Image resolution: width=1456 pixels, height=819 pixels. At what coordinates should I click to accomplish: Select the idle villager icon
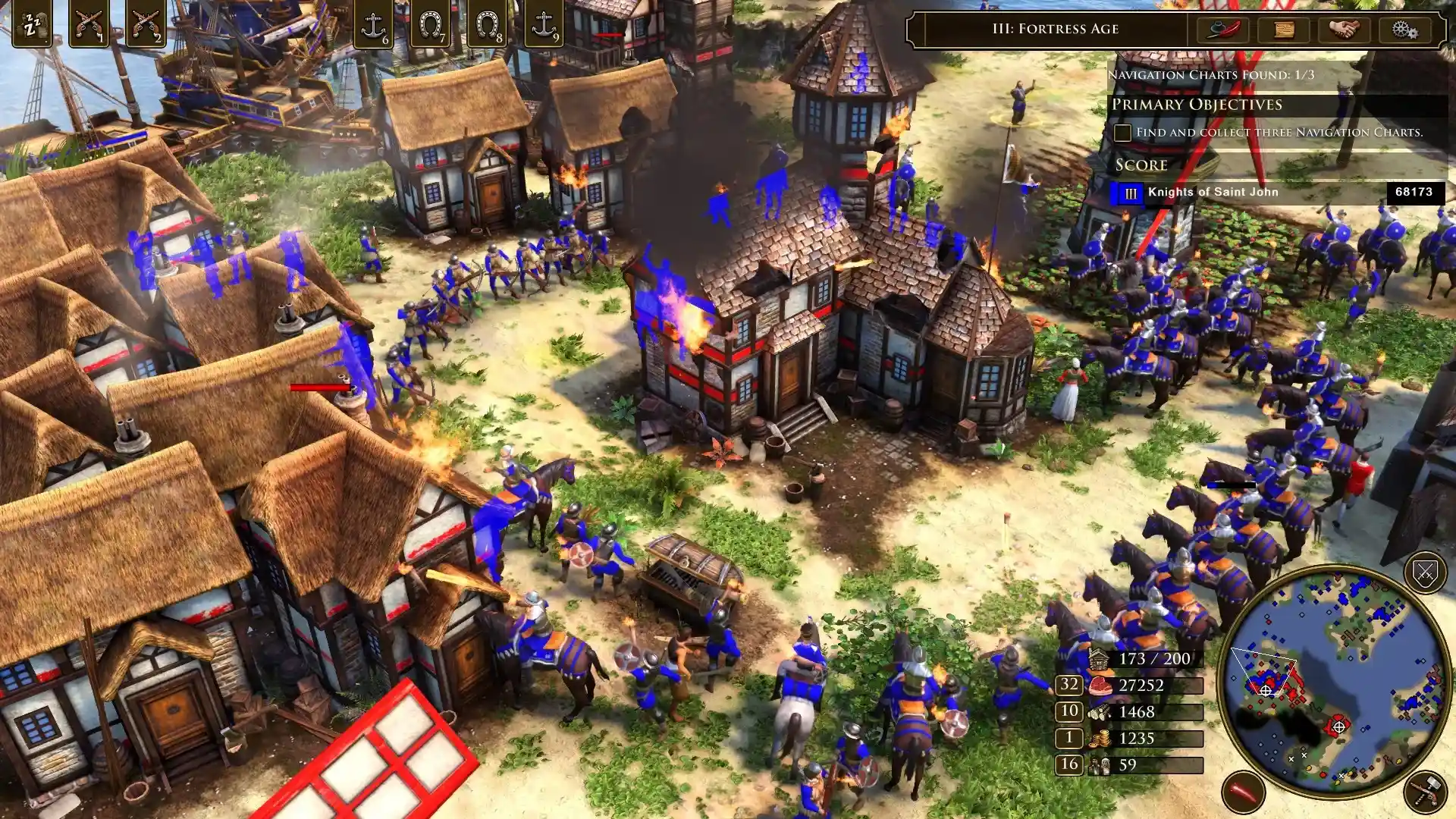point(30,24)
